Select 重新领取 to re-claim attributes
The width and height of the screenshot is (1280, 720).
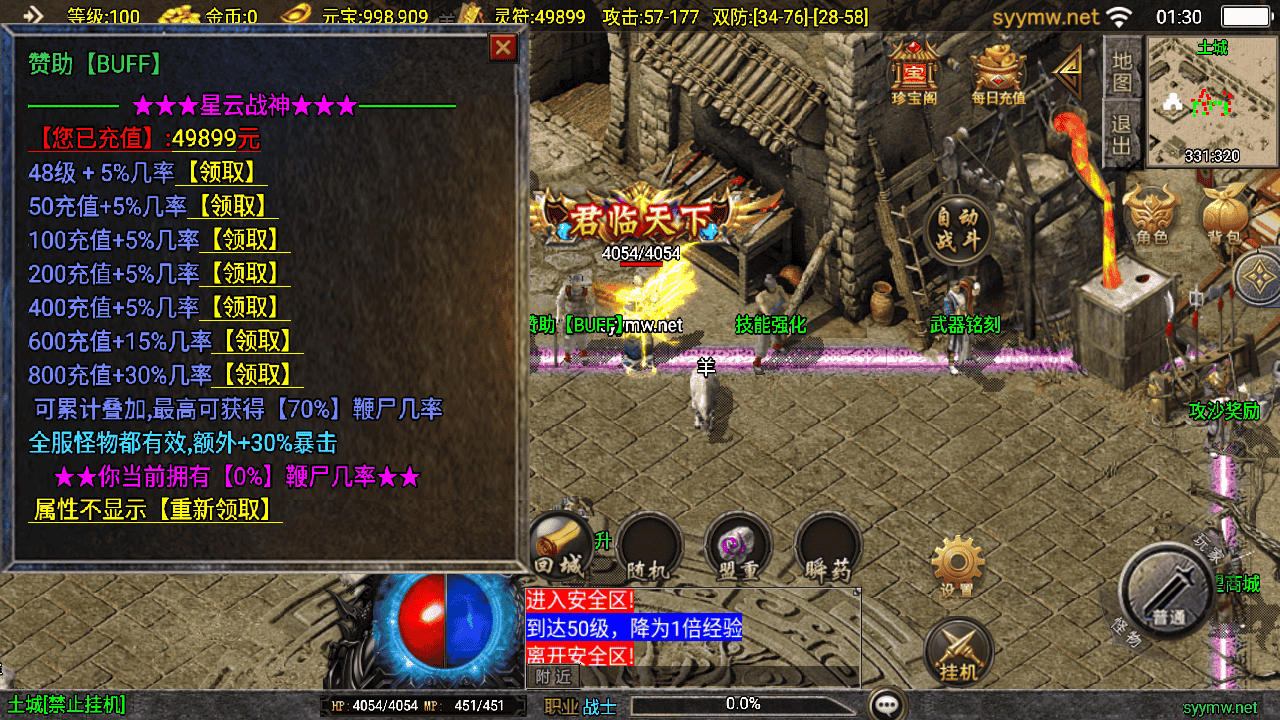pos(215,510)
